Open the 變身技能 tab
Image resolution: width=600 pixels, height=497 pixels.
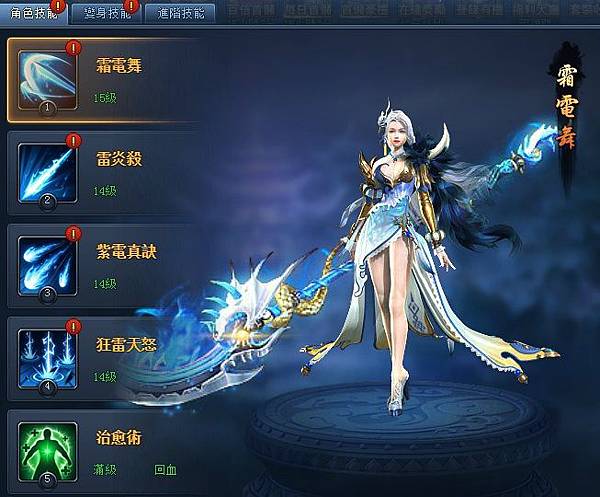tap(106, 13)
